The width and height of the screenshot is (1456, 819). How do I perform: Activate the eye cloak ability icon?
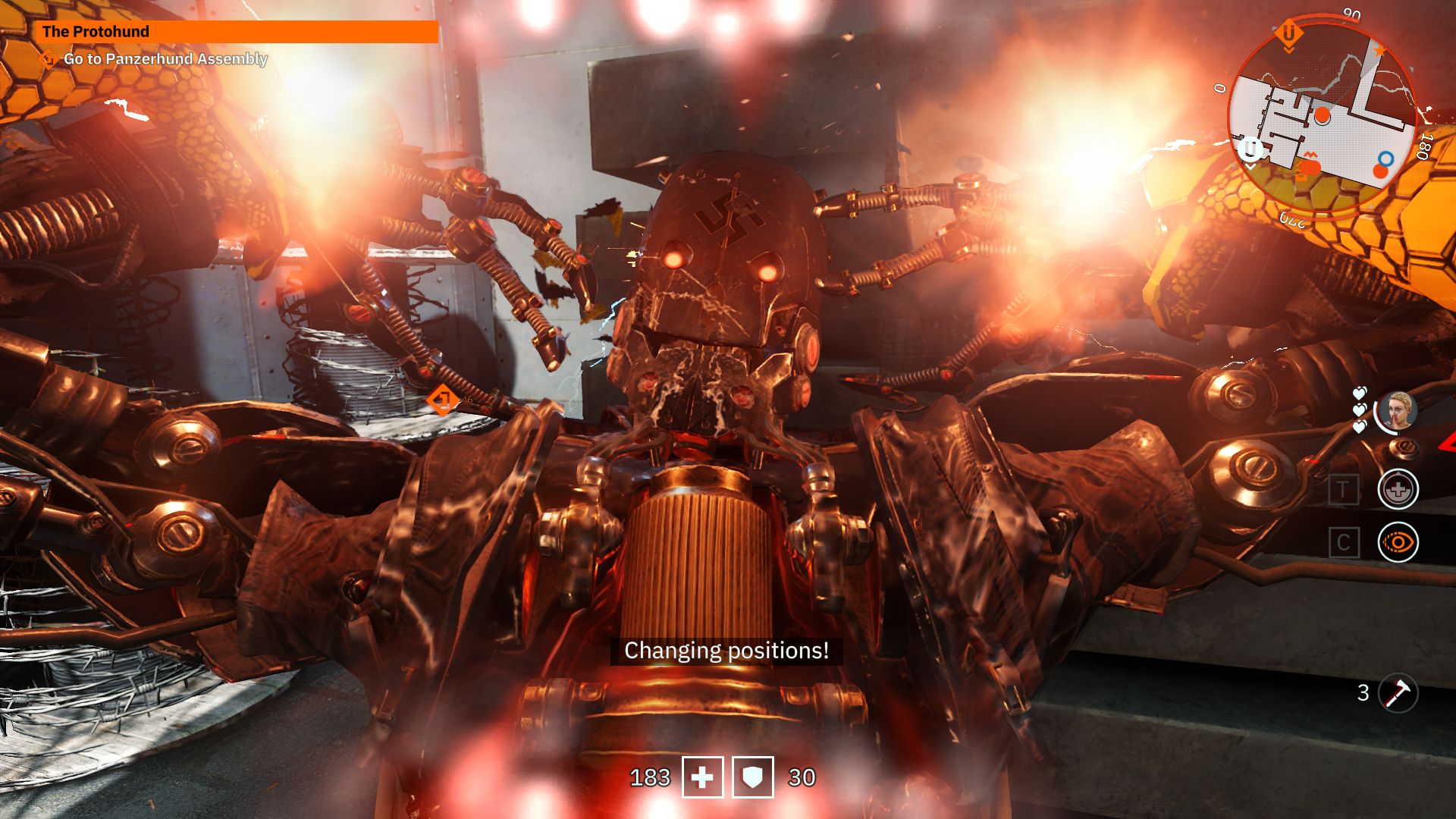[x=1398, y=543]
